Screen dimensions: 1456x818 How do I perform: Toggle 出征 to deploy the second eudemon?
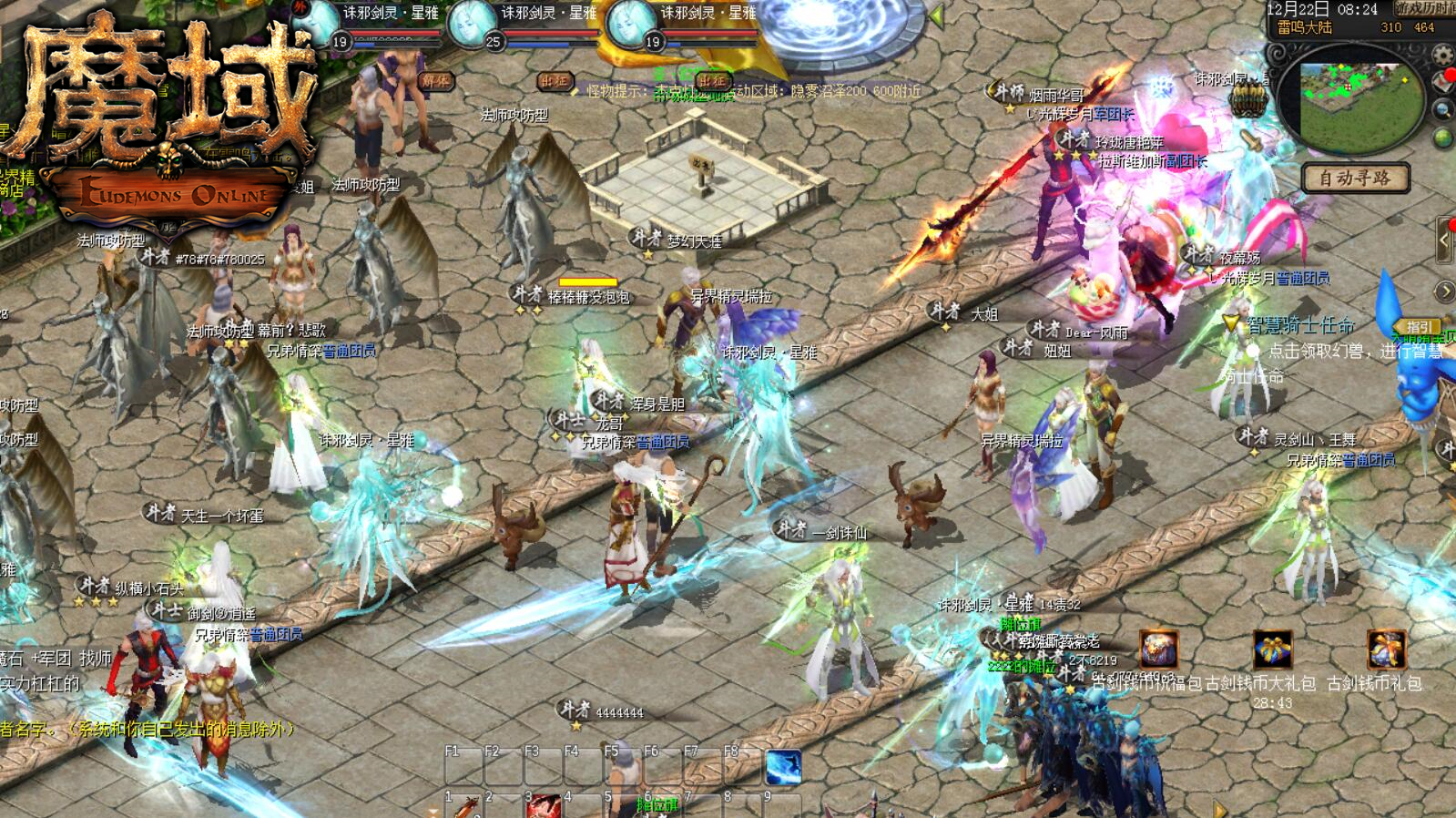click(x=555, y=81)
